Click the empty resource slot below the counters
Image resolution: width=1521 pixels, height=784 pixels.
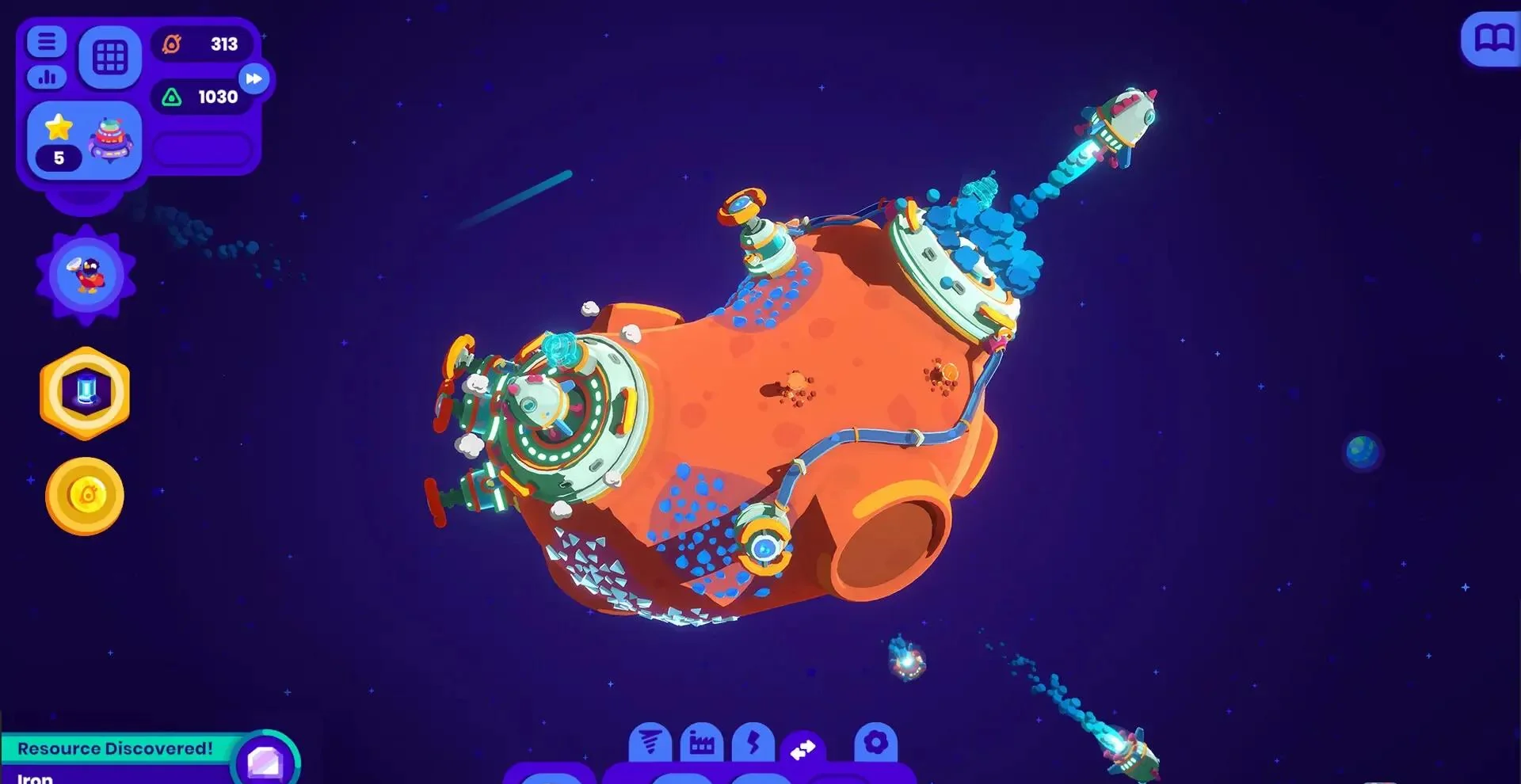pyautogui.click(x=203, y=149)
